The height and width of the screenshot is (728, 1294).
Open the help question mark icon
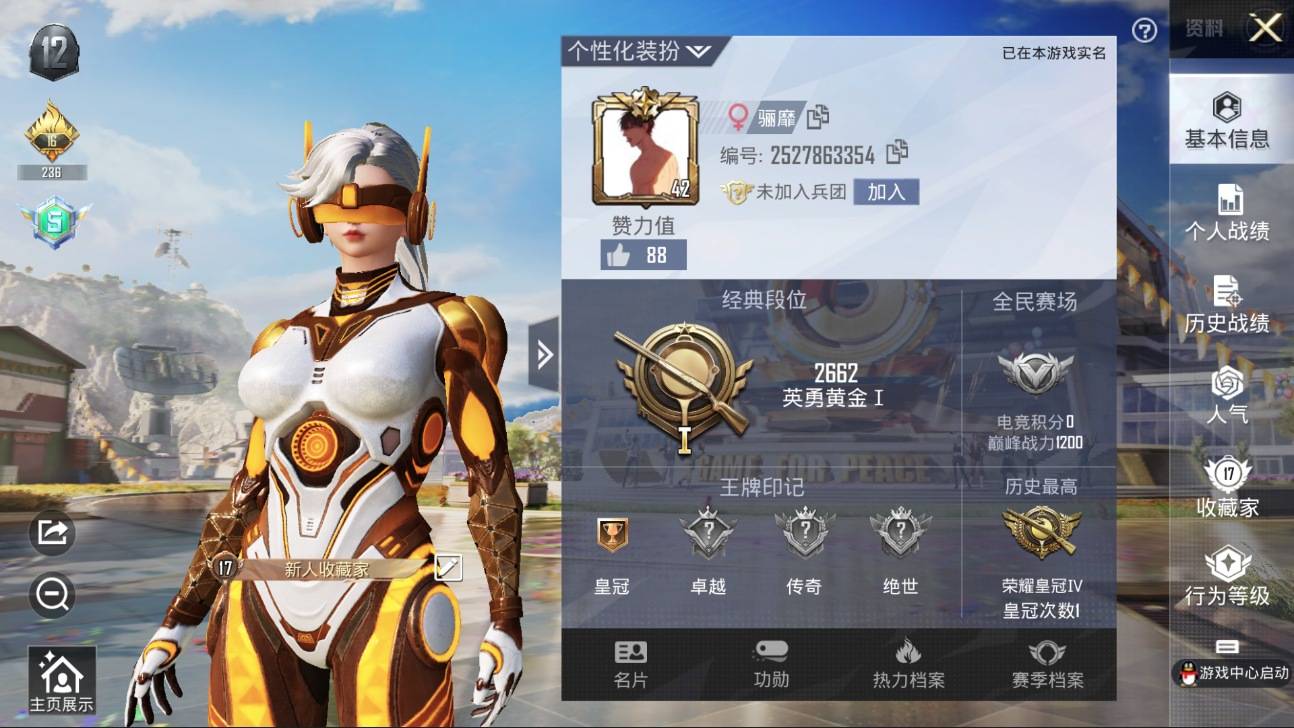pyautogui.click(x=1144, y=31)
